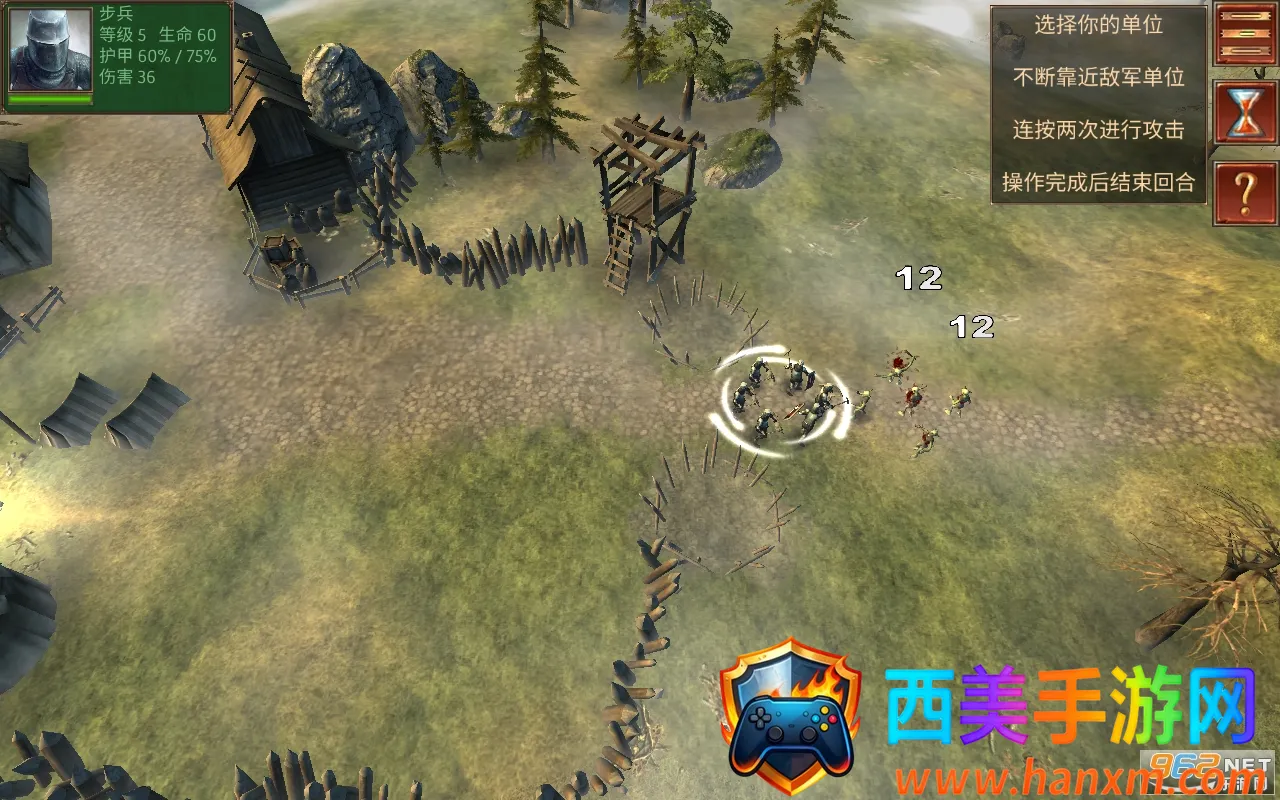Image resolution: width=1280 pixels, height=800 pixels.
Task: End the turn with the hourglass button
Action: pos(1245,112)
